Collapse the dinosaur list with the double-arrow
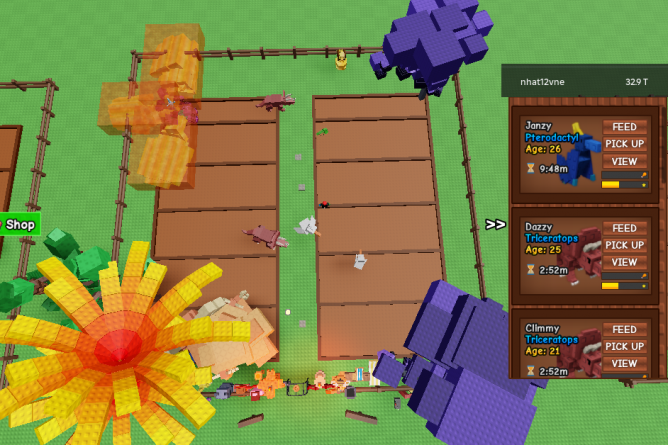This screenshot has height=445, width=668. pos(495,224)
